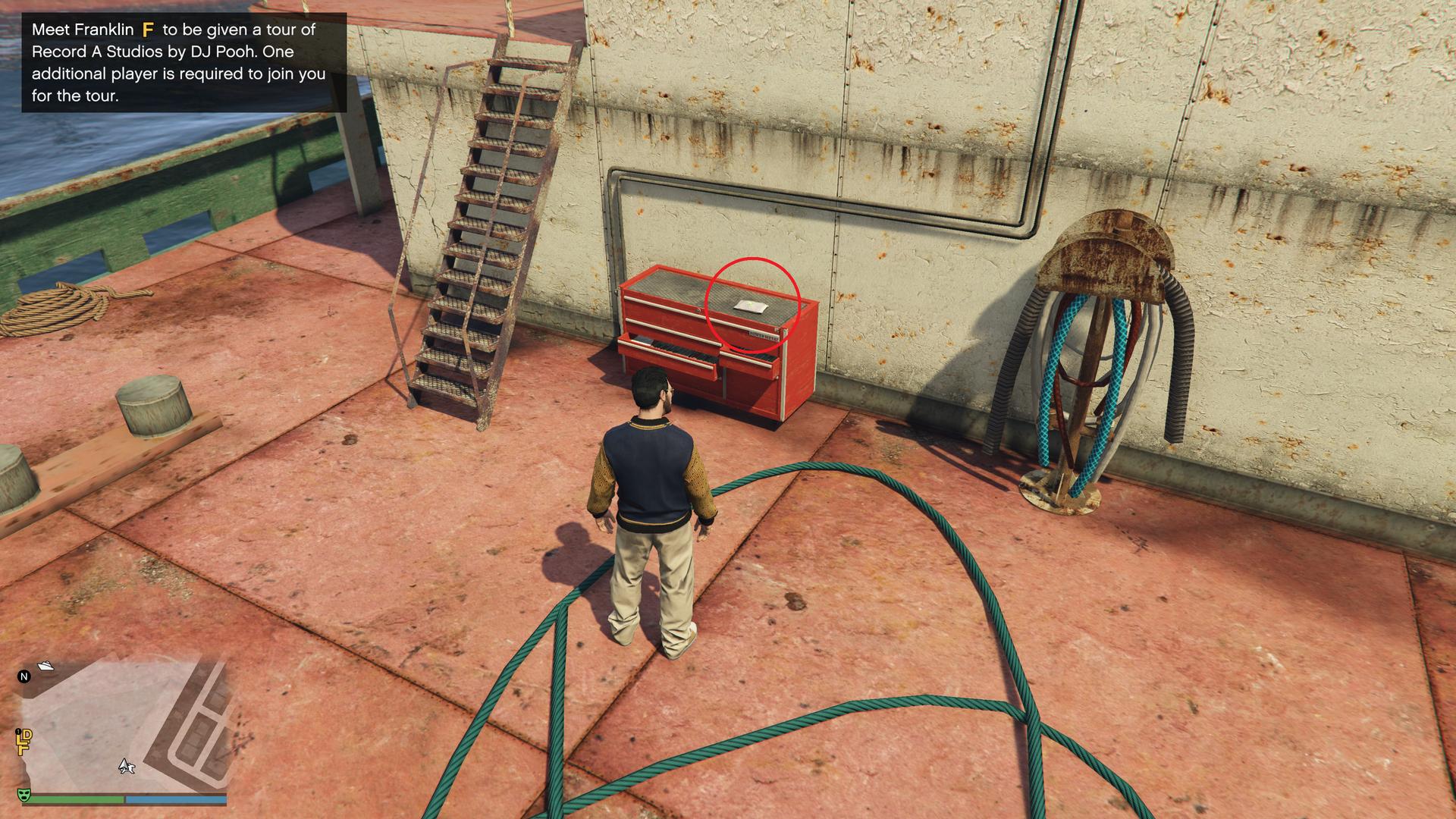This screenshot has width=1456, height=819.
Task: Click the north compass marker on the minimap
Action: click(24, 676)
